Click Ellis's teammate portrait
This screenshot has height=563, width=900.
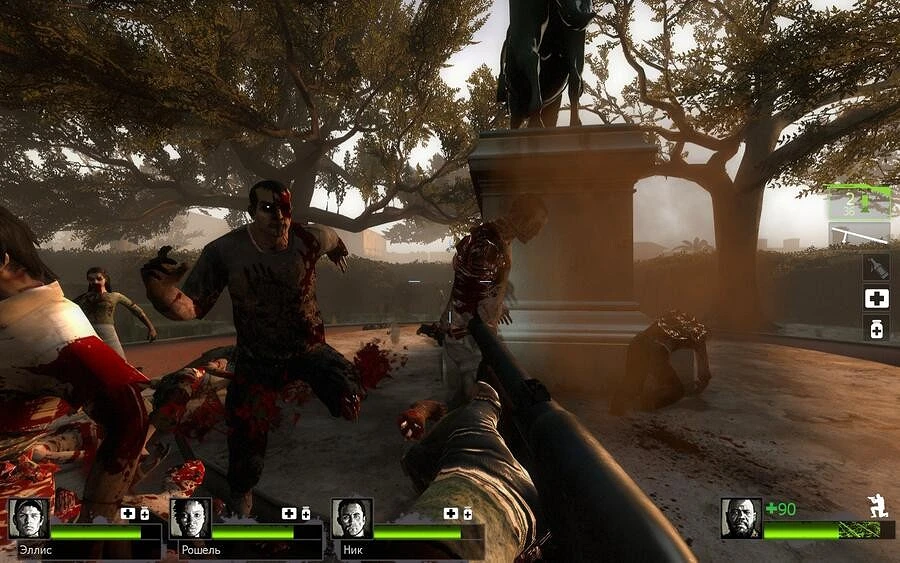(x=29, y=518)
